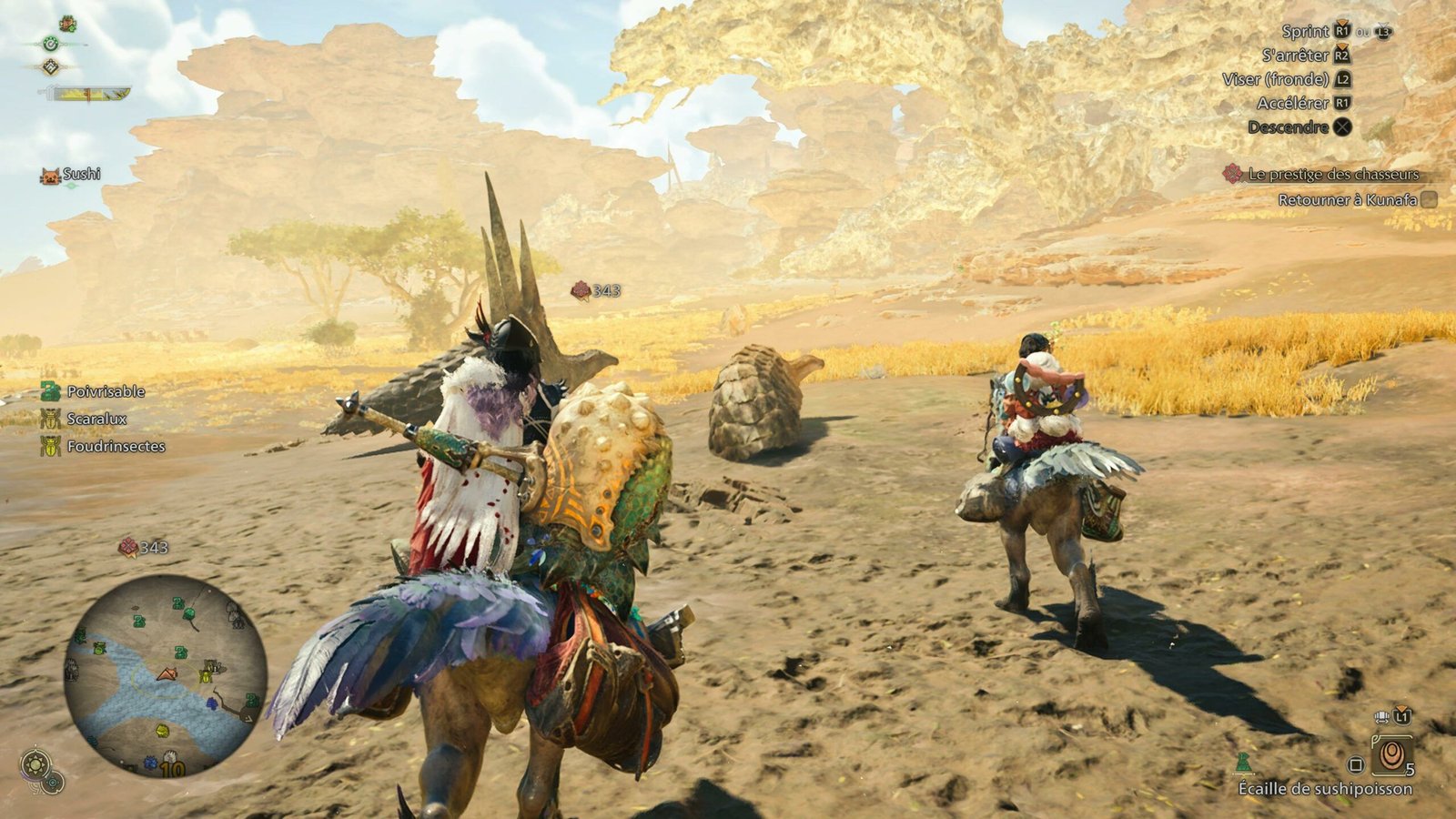
Task: Pick the Foudrinsectes entry in the nearby list
Action: (116, 446)
